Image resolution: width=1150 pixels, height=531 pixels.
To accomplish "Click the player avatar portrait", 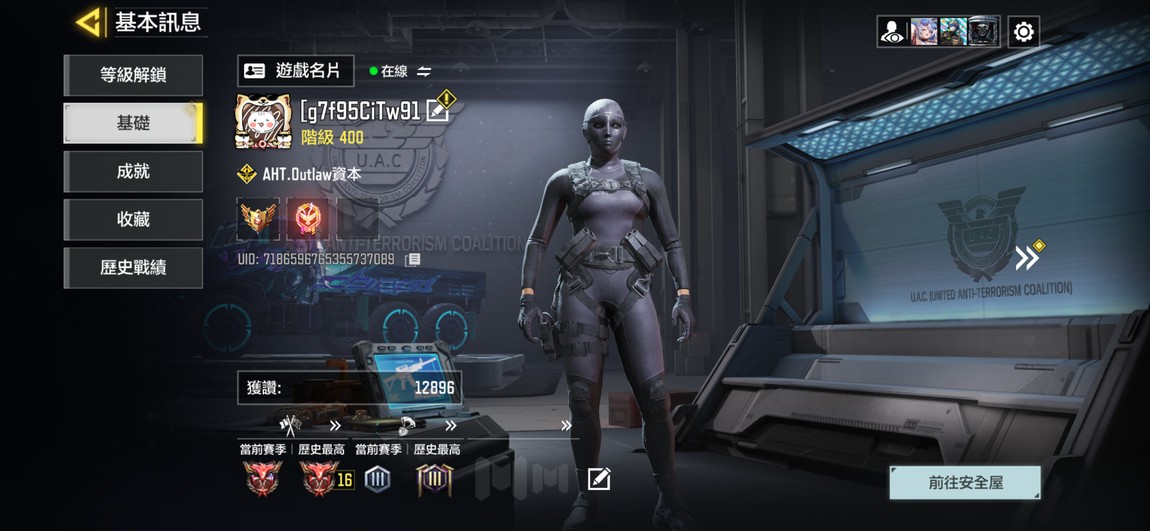I will [263, 122].
